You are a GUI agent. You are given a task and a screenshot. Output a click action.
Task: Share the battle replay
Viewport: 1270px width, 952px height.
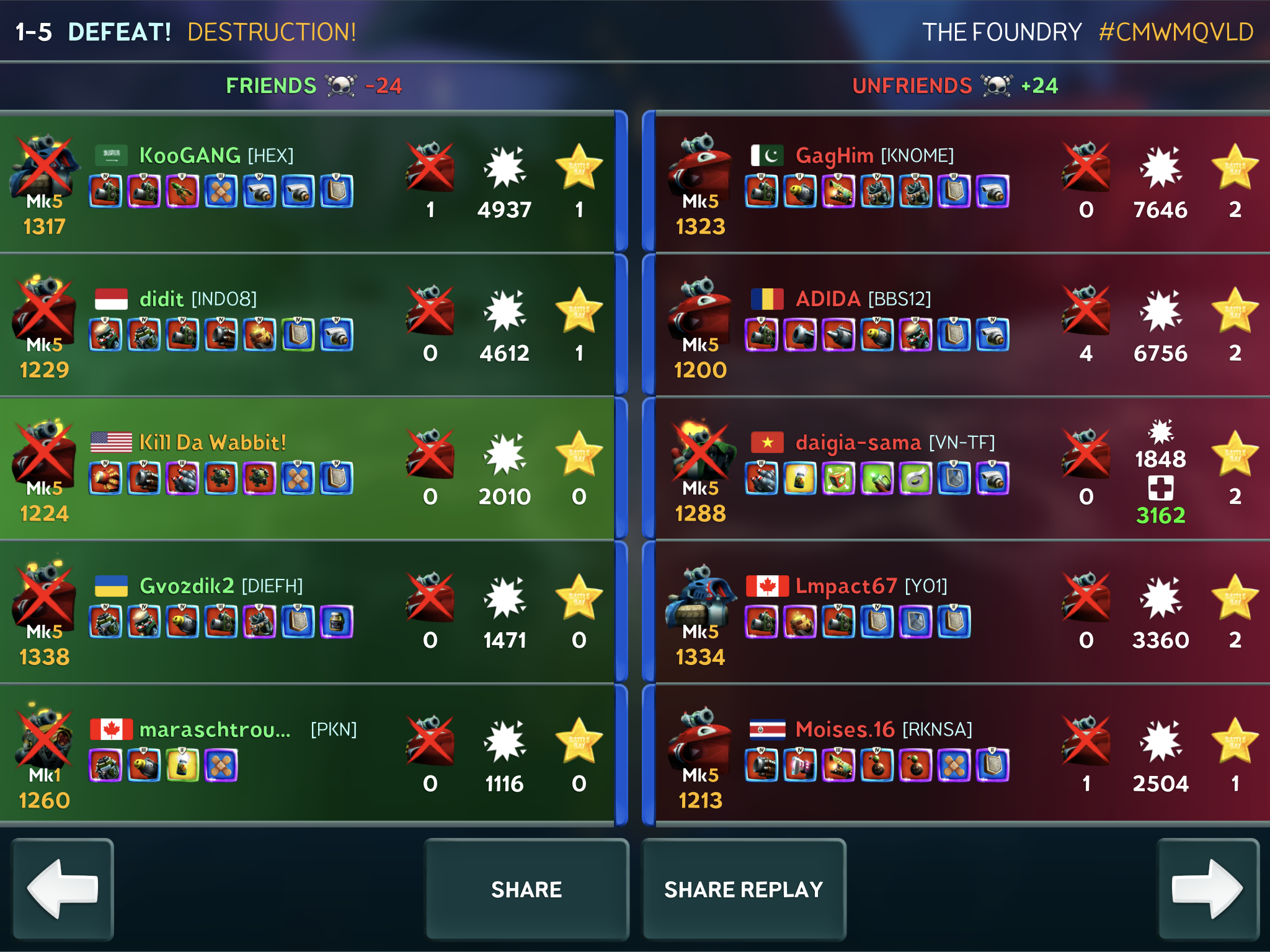pyautogui.click(x=744, y=889)
